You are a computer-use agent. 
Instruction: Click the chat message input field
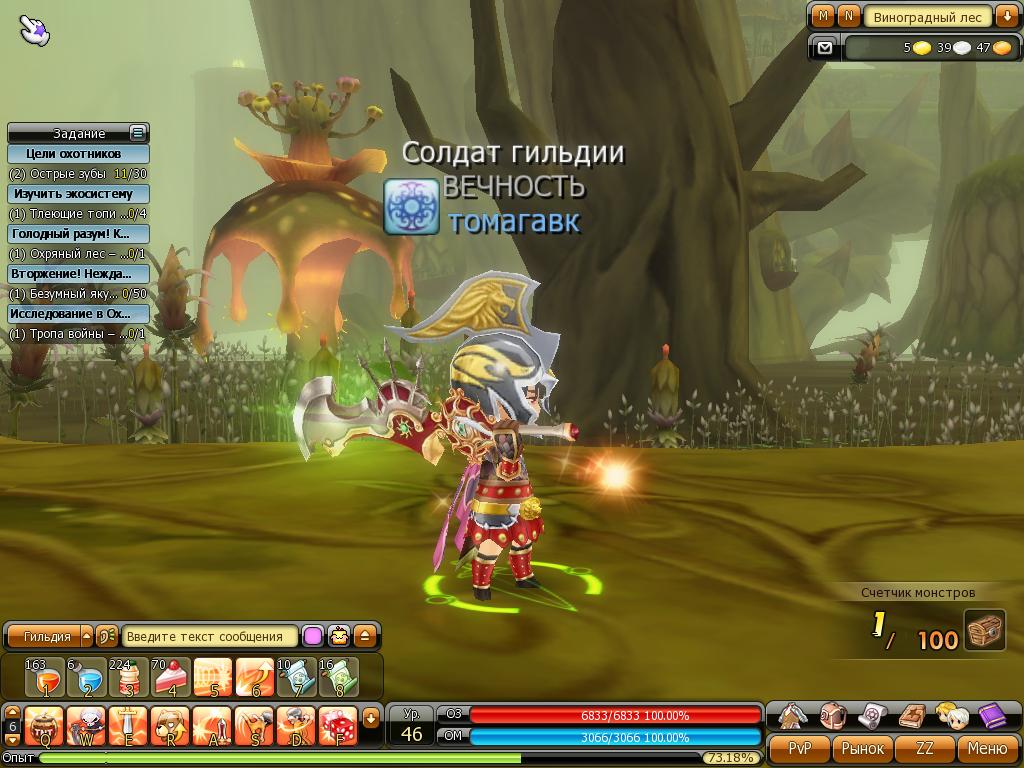[211, 636]
